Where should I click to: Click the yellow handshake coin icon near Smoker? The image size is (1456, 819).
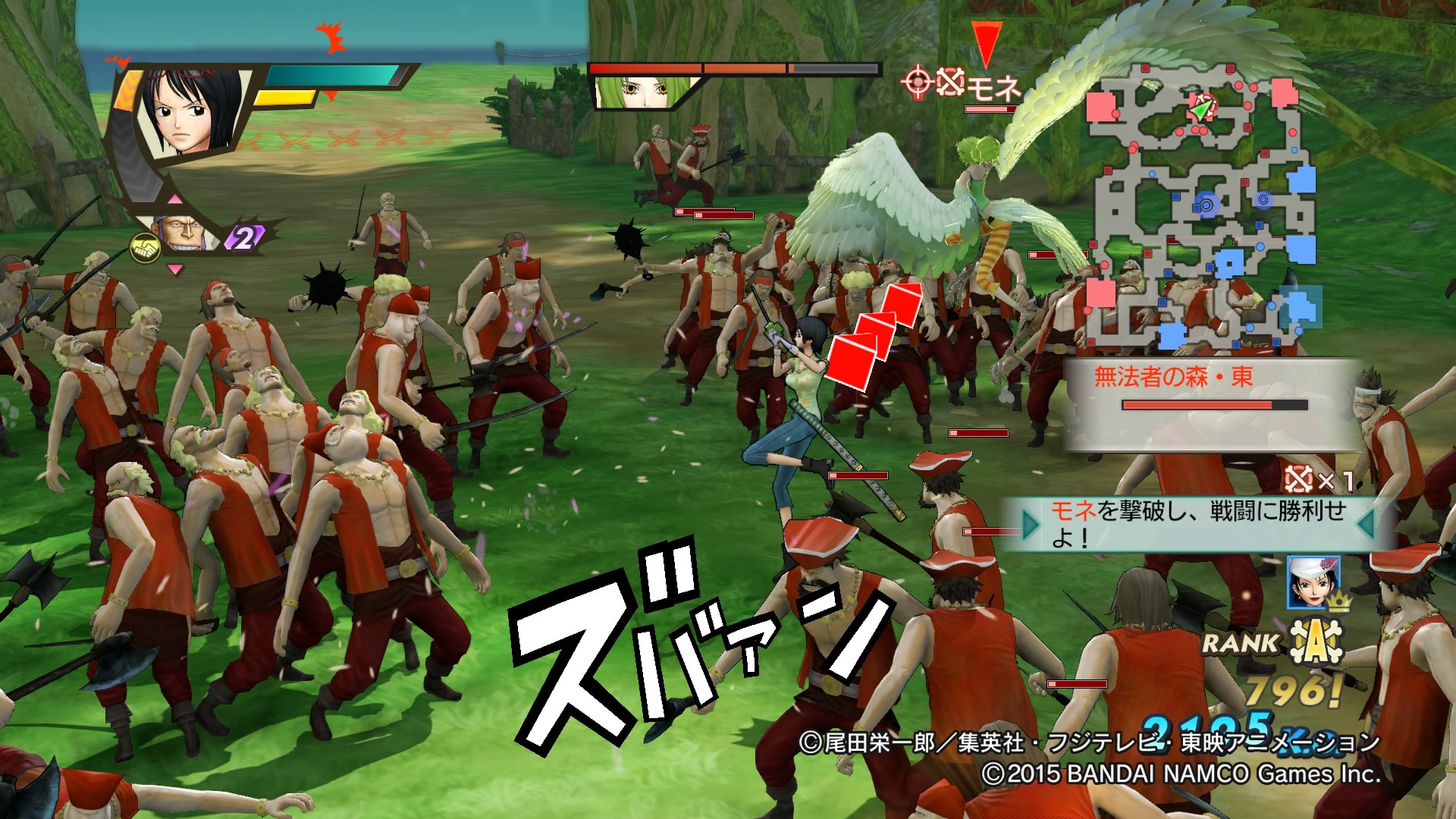[146, 246]
